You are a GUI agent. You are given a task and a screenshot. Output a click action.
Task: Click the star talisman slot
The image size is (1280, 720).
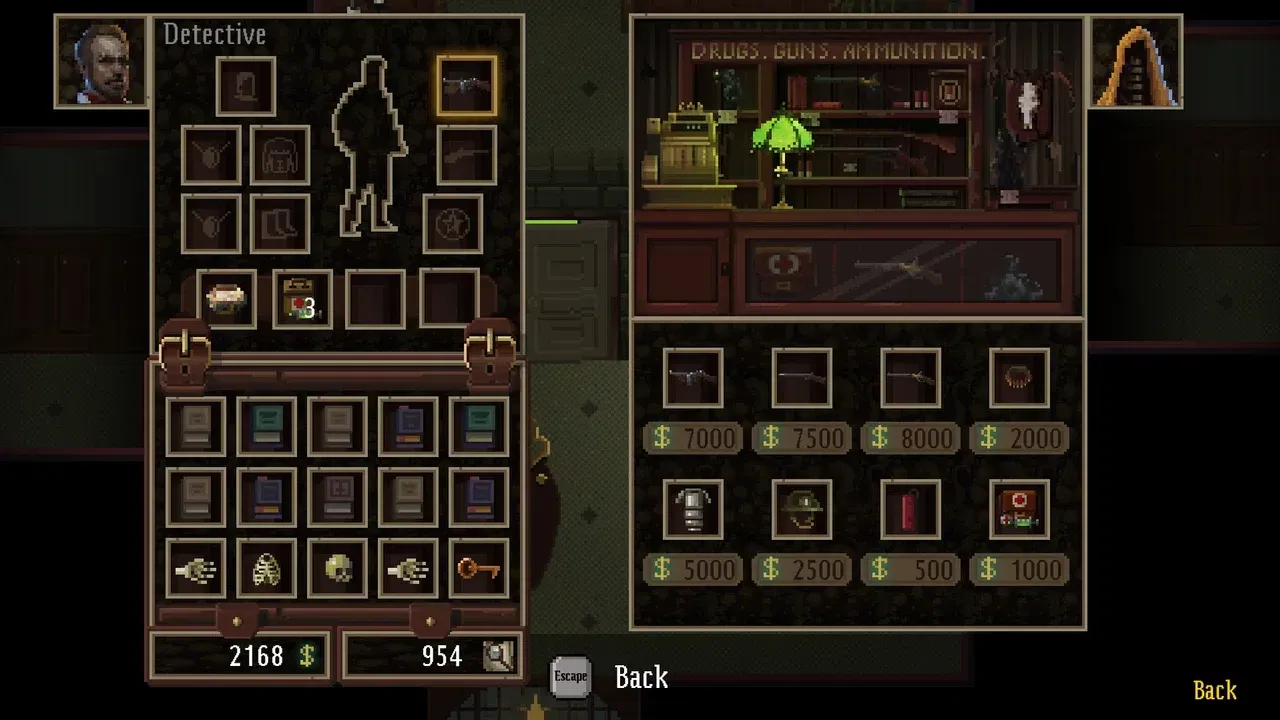coord(454,222)
